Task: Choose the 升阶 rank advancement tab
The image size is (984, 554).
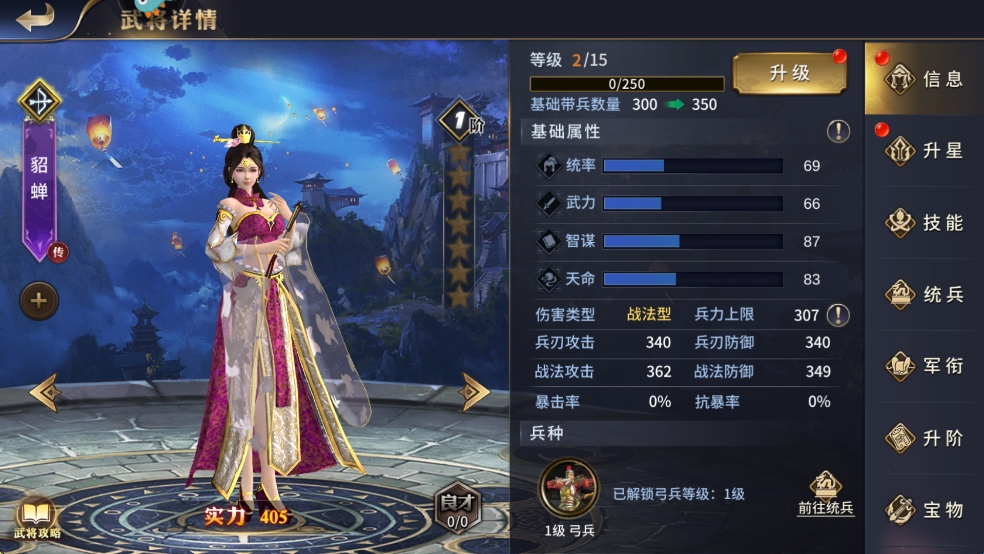Action: (923, 438)
